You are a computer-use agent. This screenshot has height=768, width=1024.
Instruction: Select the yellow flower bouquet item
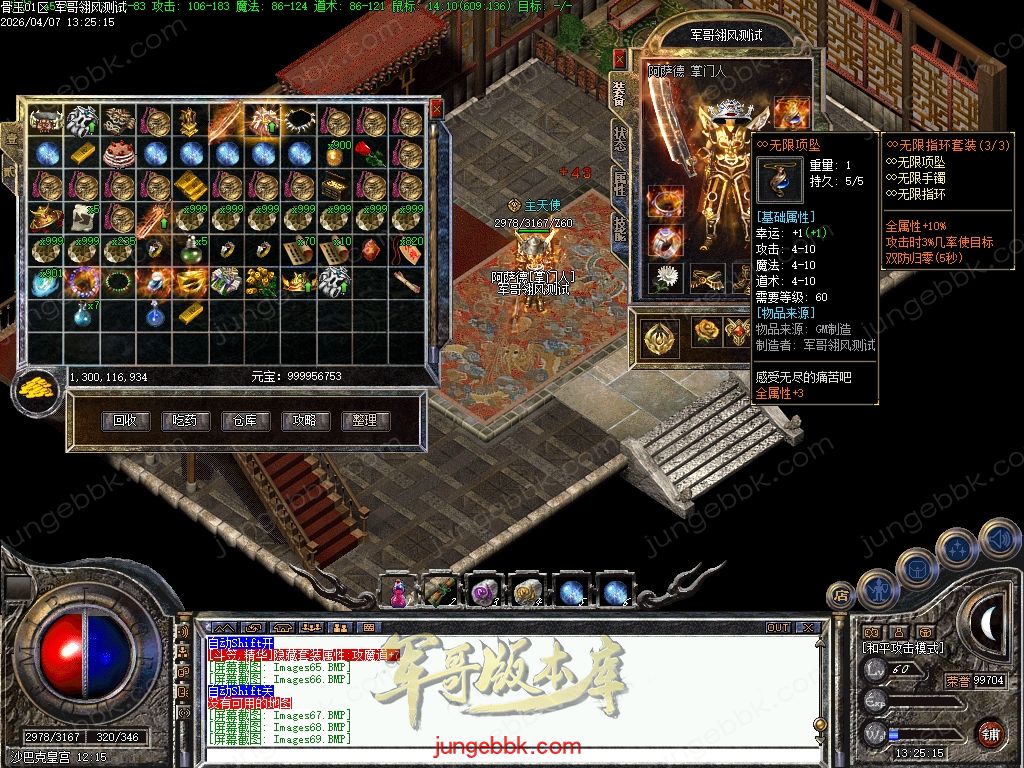click(262, 281)
